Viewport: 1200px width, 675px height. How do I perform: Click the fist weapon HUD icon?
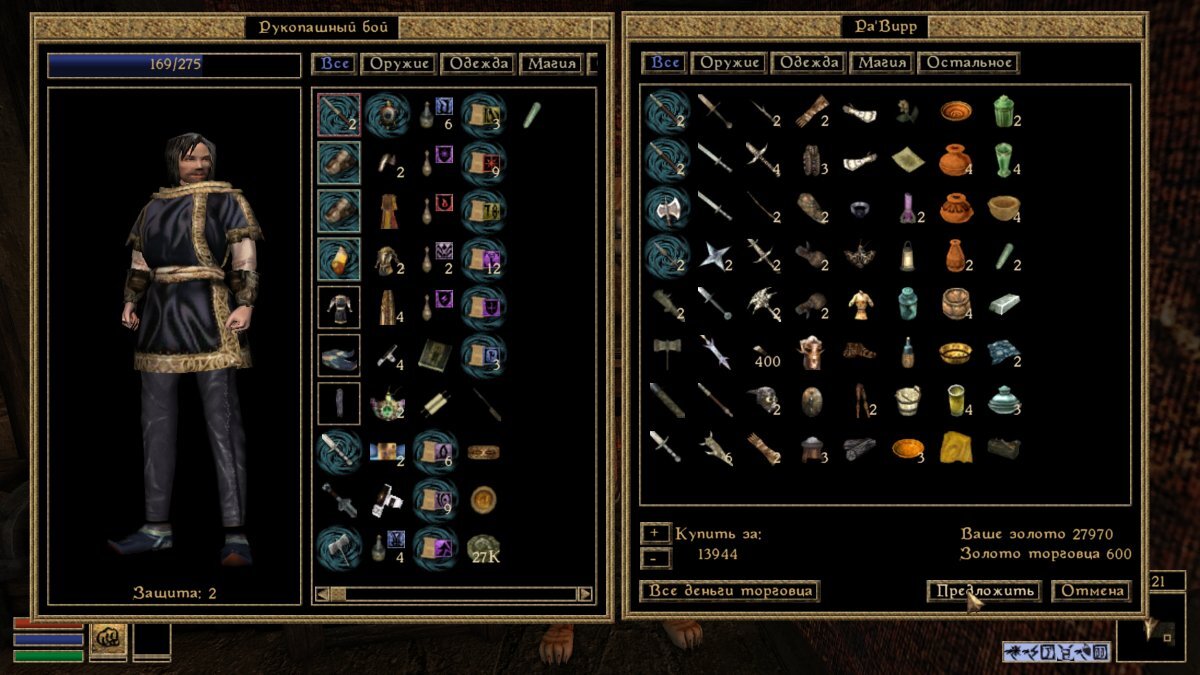(x=108, y=637)
